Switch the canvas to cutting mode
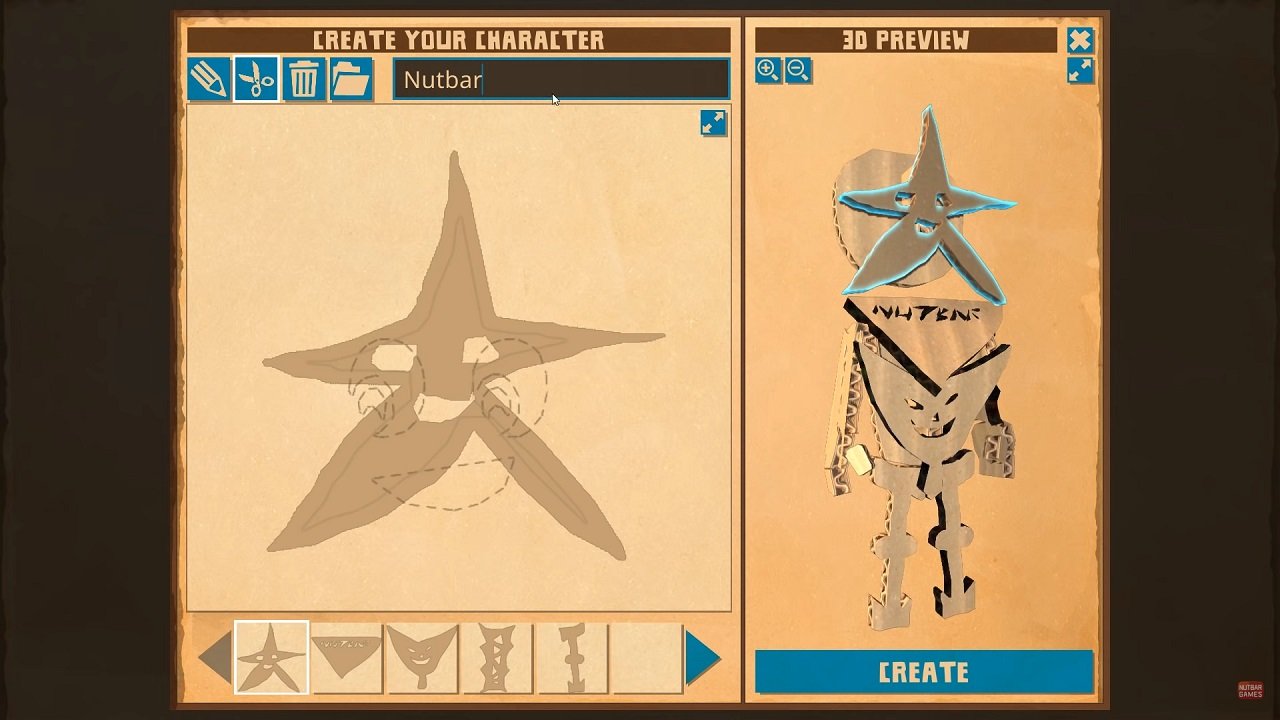The image size is (1280, 720). 256,79
